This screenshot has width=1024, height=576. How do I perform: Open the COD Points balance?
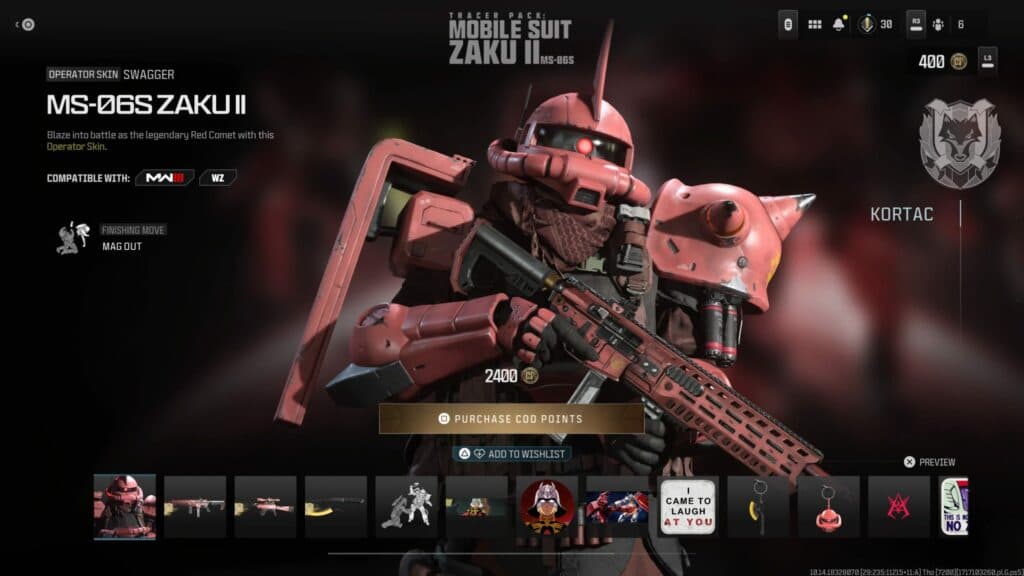[x=940, y=62]
